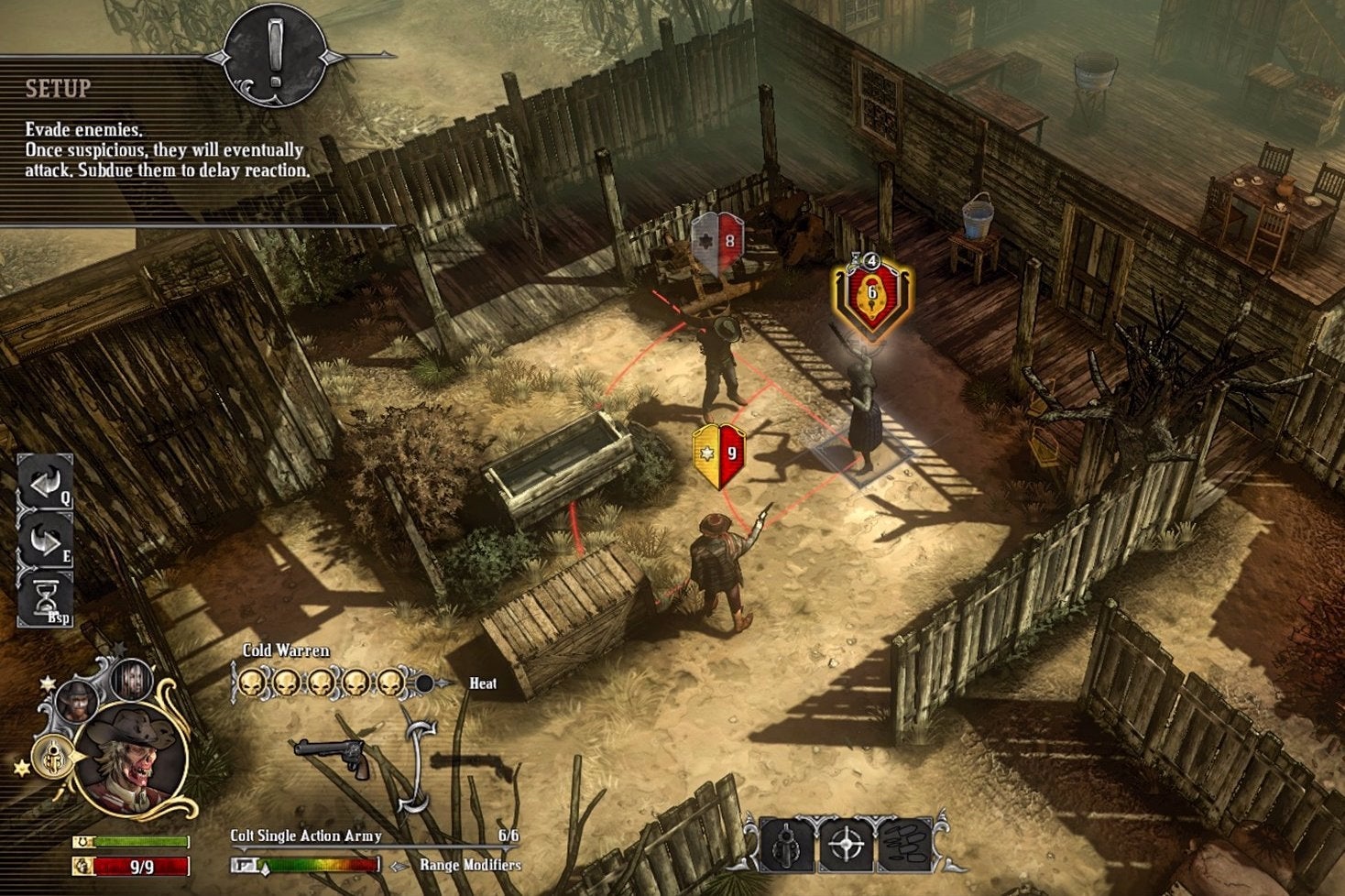Select the gold padlock marker numbered 6
The width and height of the screenshot is (1345, 896).
coord(871,293)
